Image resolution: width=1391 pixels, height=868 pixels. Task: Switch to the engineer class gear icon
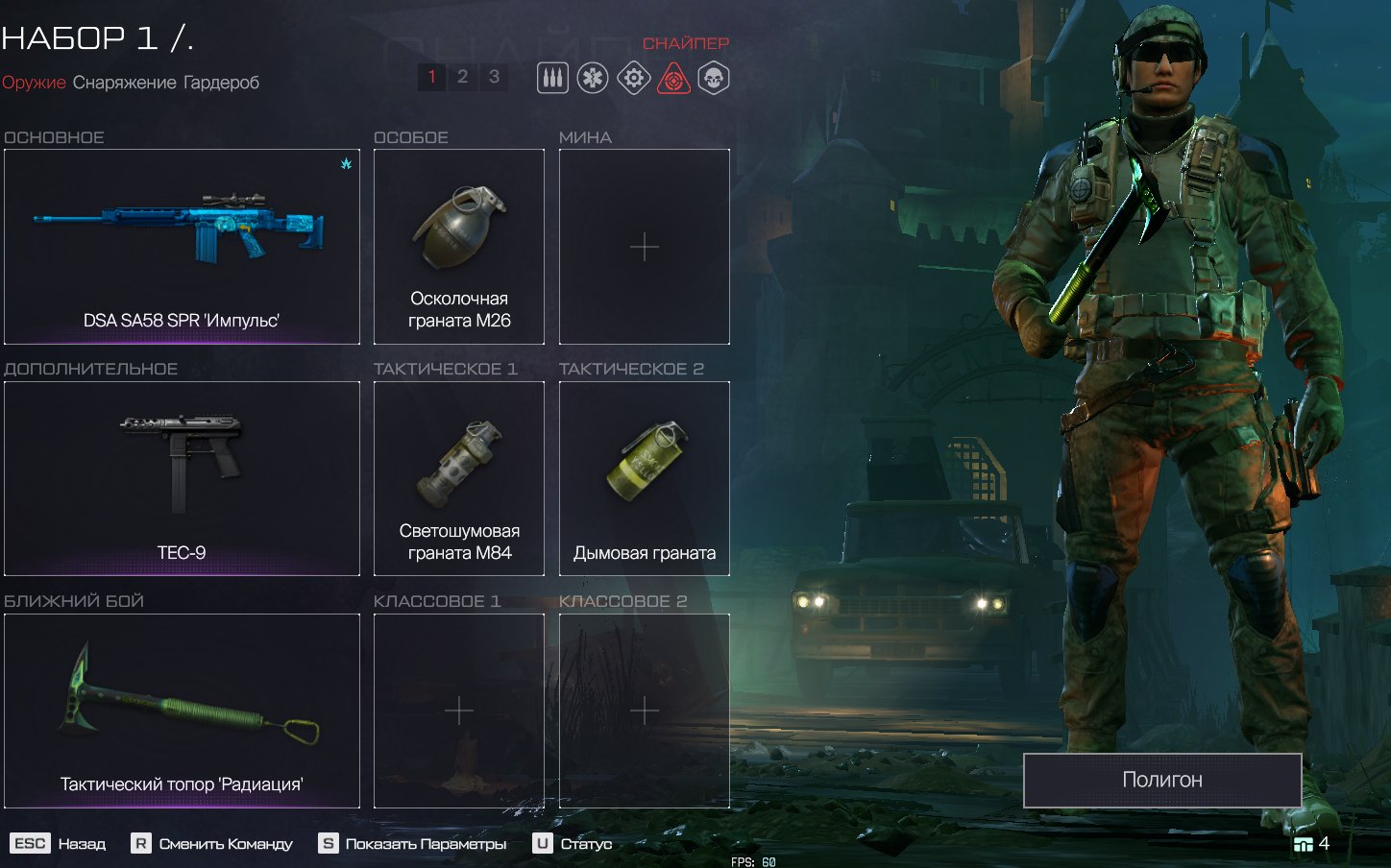coord(633,79)
